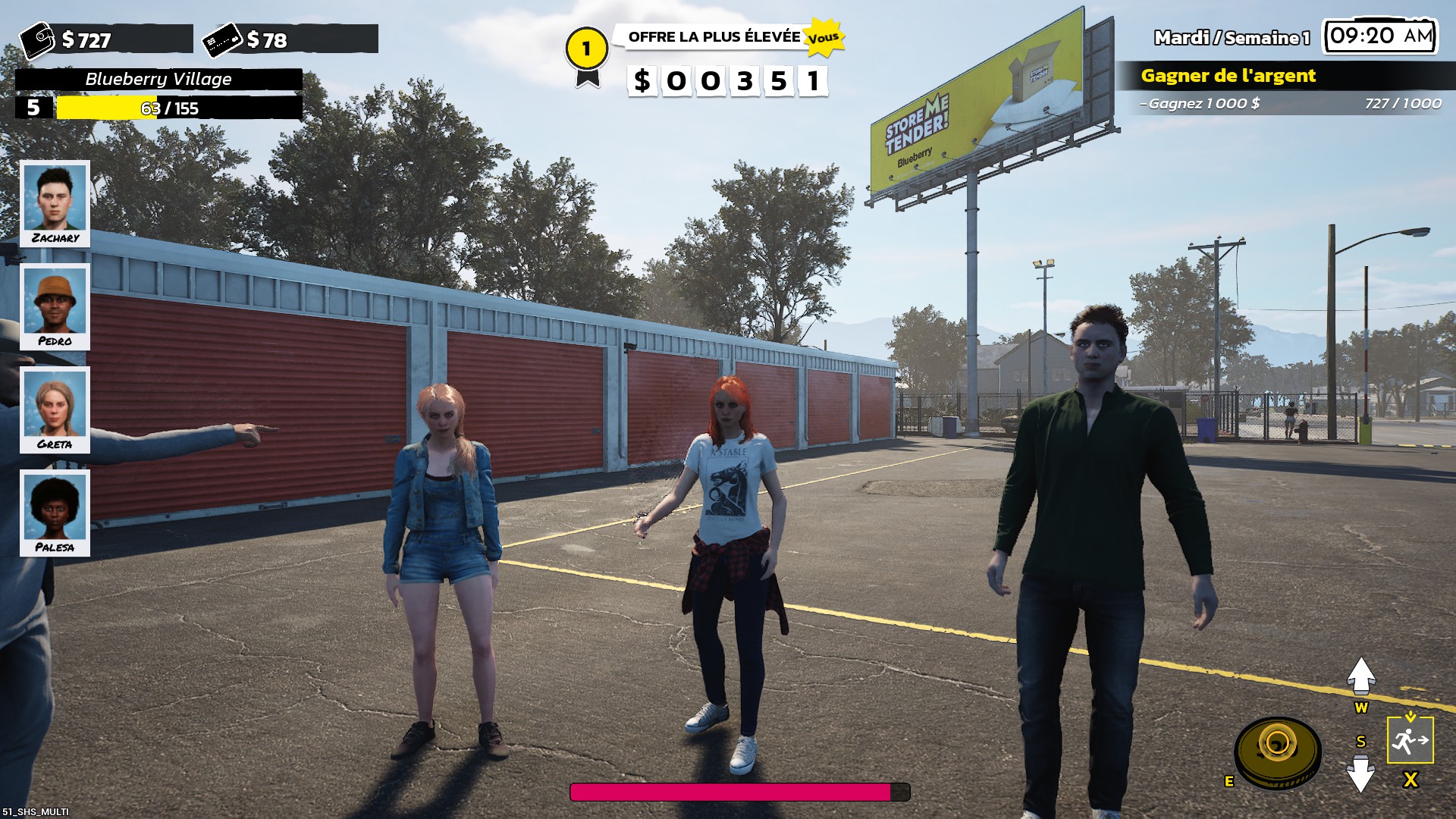Screen dimensions: 1456x819
Task: Click the wallet cash icon
Action: click(x=37, y=39)
